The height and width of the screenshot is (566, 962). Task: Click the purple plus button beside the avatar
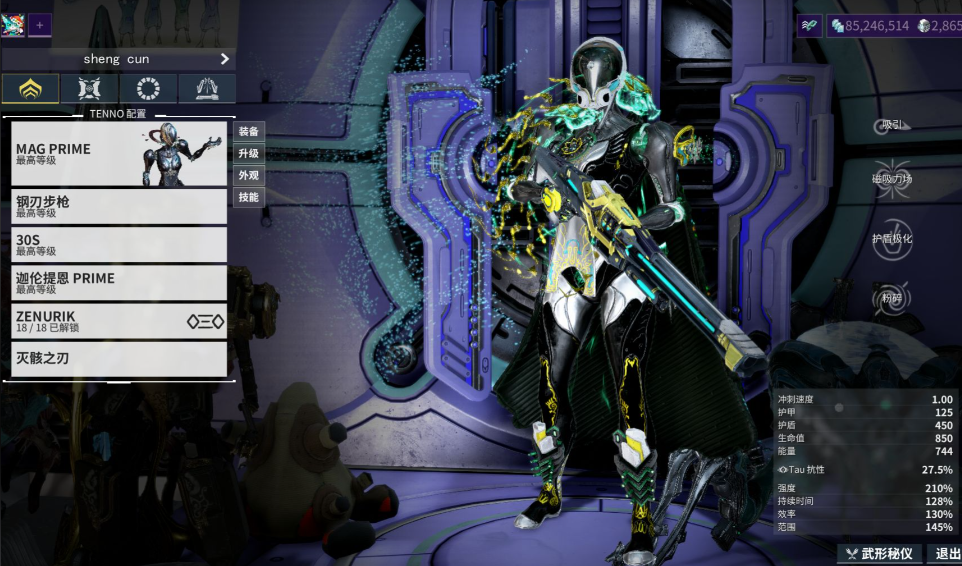(x=40, y=24)
